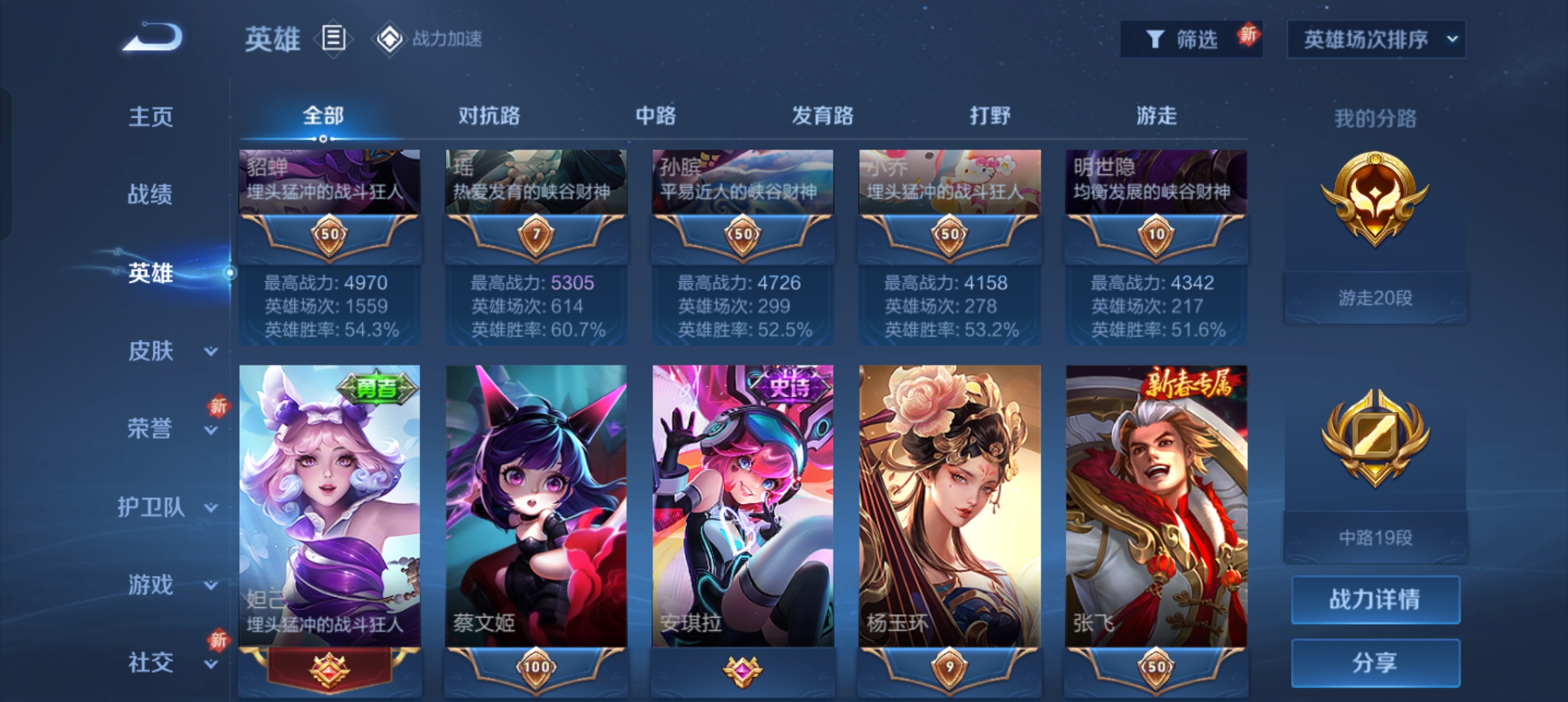Open the 主页 sidebar menu
1568x702 pixels.
point(150,117)
